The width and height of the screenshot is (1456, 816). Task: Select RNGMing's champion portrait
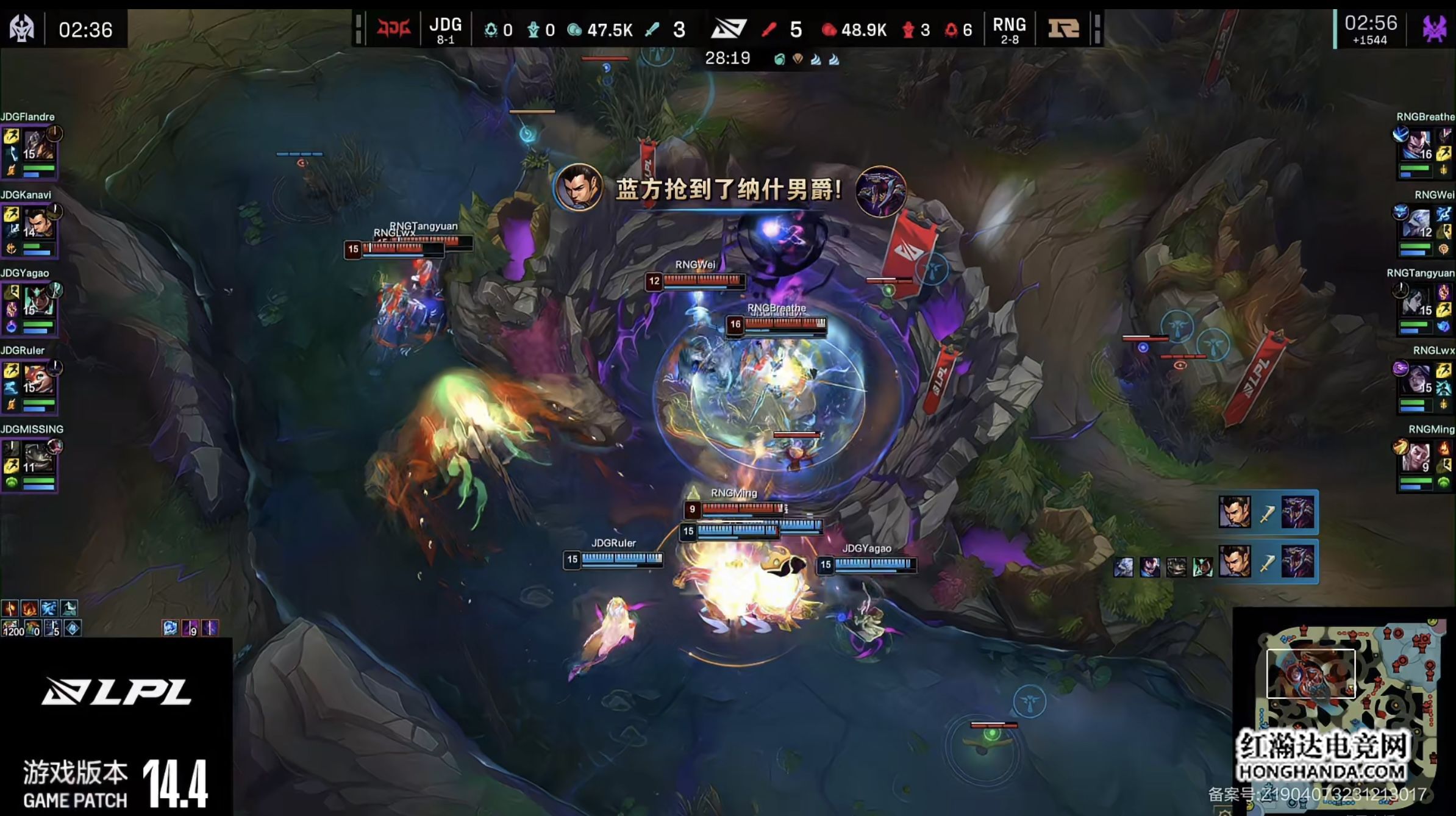click(x=1418, y=457)
